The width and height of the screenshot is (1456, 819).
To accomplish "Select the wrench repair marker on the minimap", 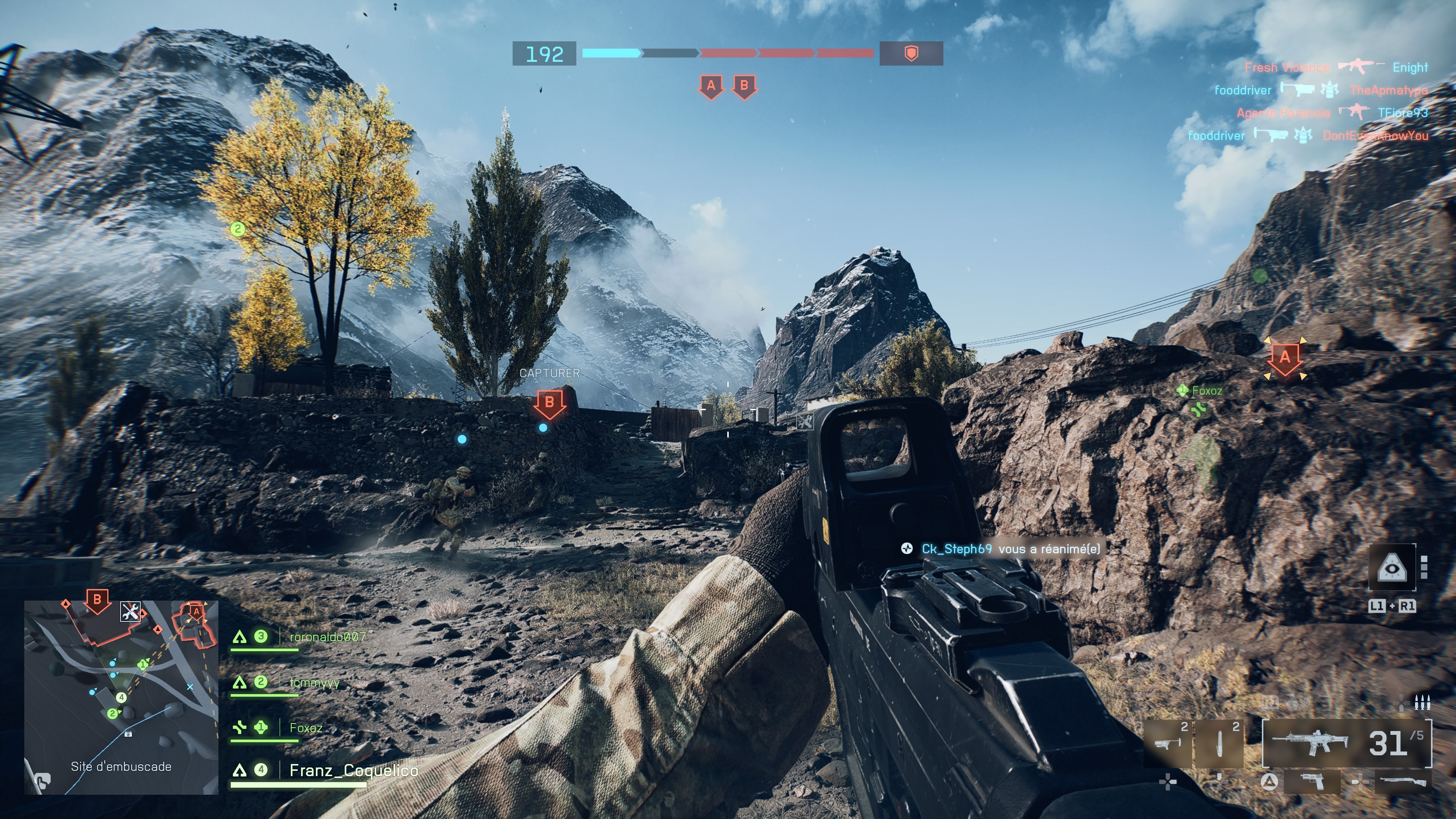I will coord(130,612).
